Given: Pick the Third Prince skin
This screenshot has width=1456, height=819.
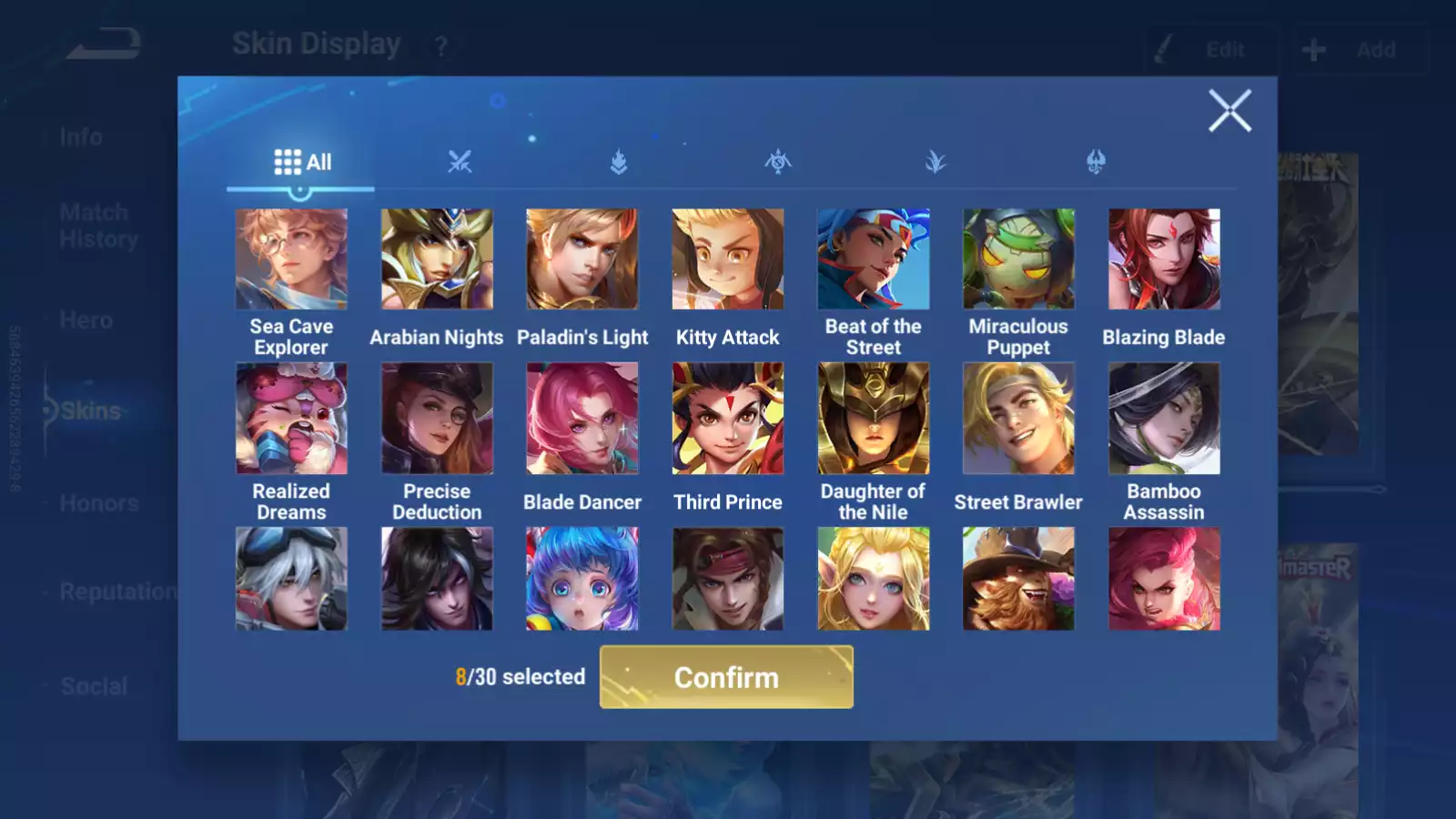Looking at the screenshot, I should [x=728, y=419].
